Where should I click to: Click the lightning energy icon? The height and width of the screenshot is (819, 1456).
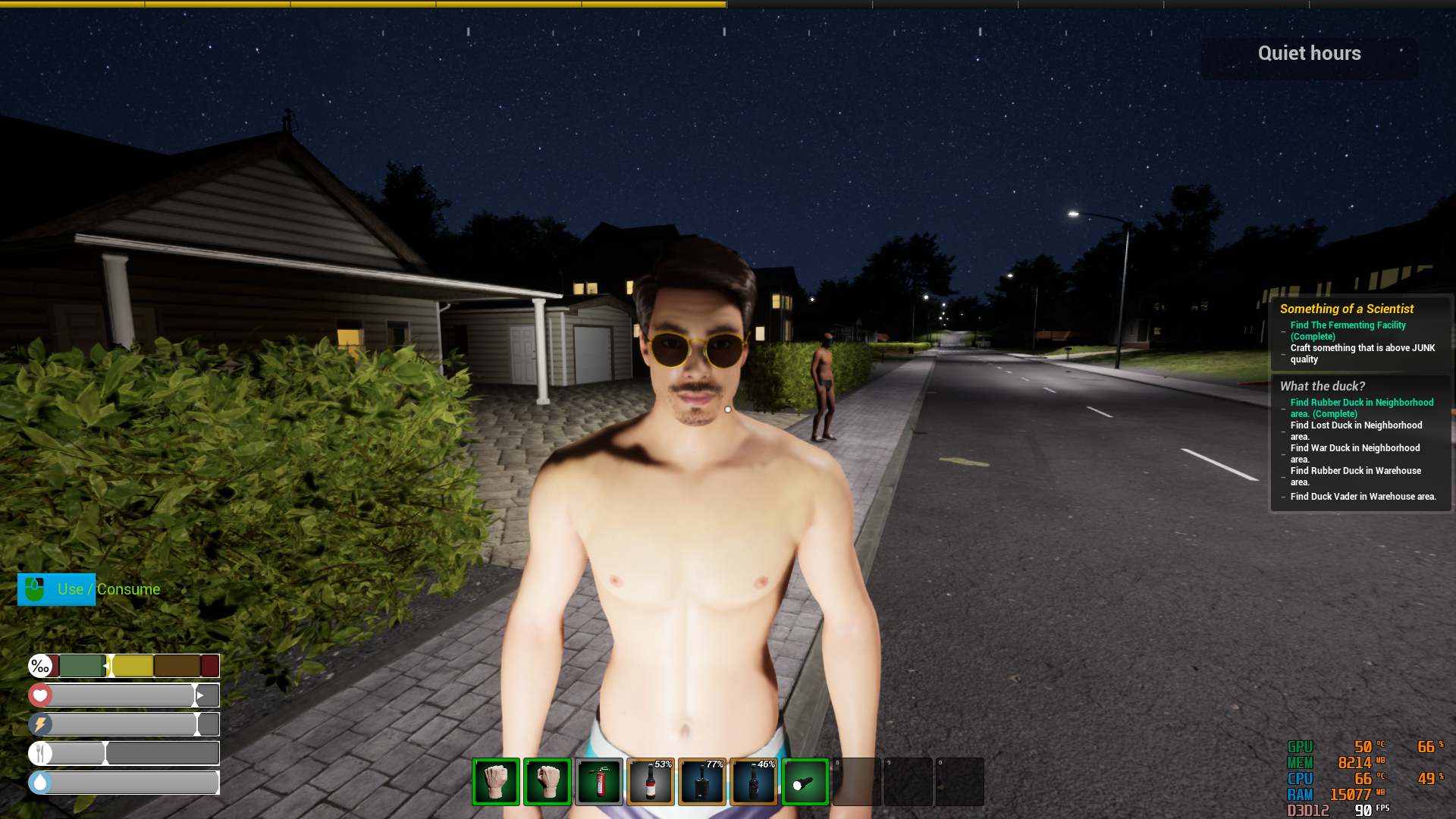(40, 724)
